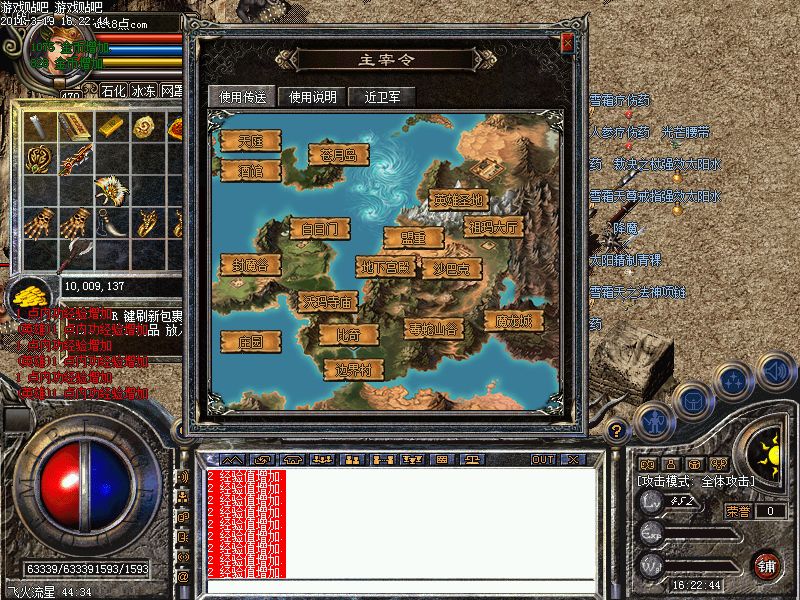Teleport to 祖玛大厅
This screenshot has height=600, width=800.
click(494, 227)
